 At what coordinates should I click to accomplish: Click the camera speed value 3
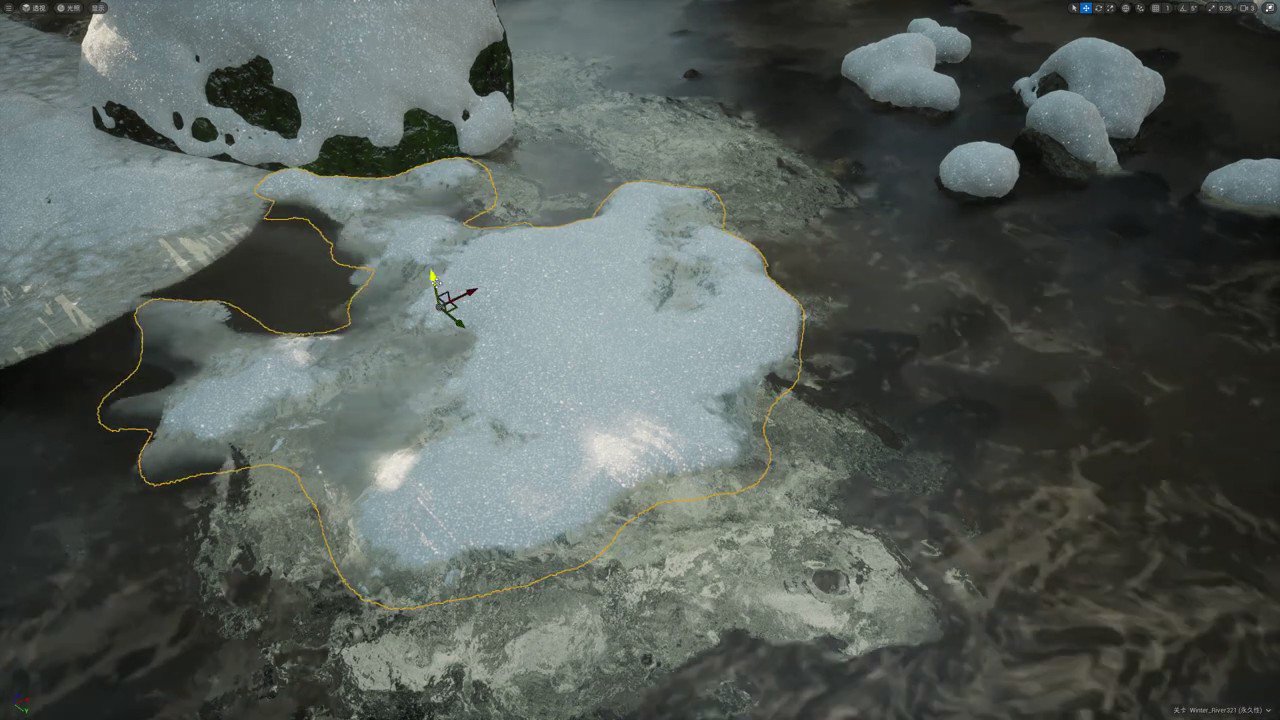tap(1253, 8)
